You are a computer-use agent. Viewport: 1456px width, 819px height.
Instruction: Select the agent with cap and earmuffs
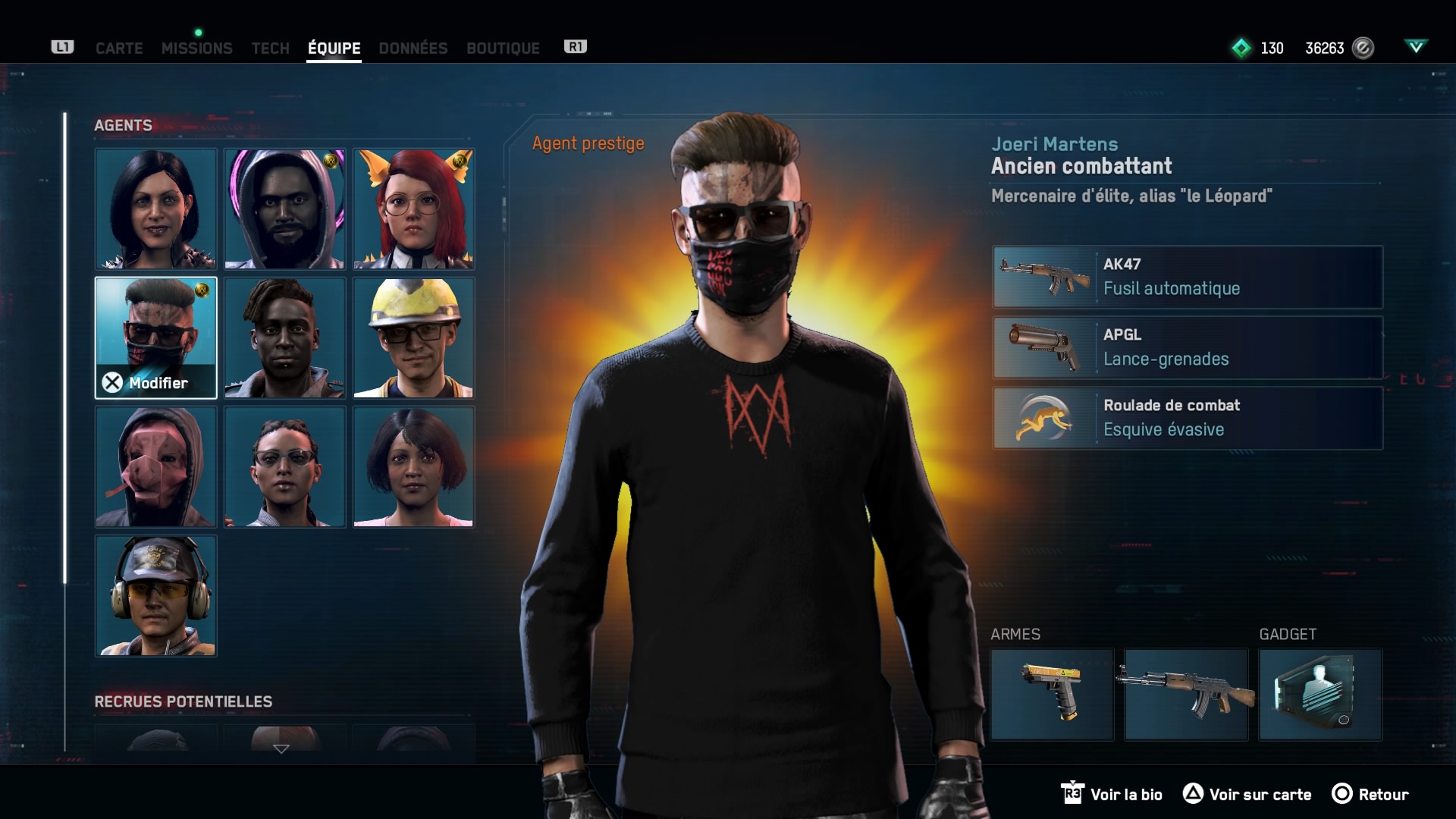click(155, 595)
